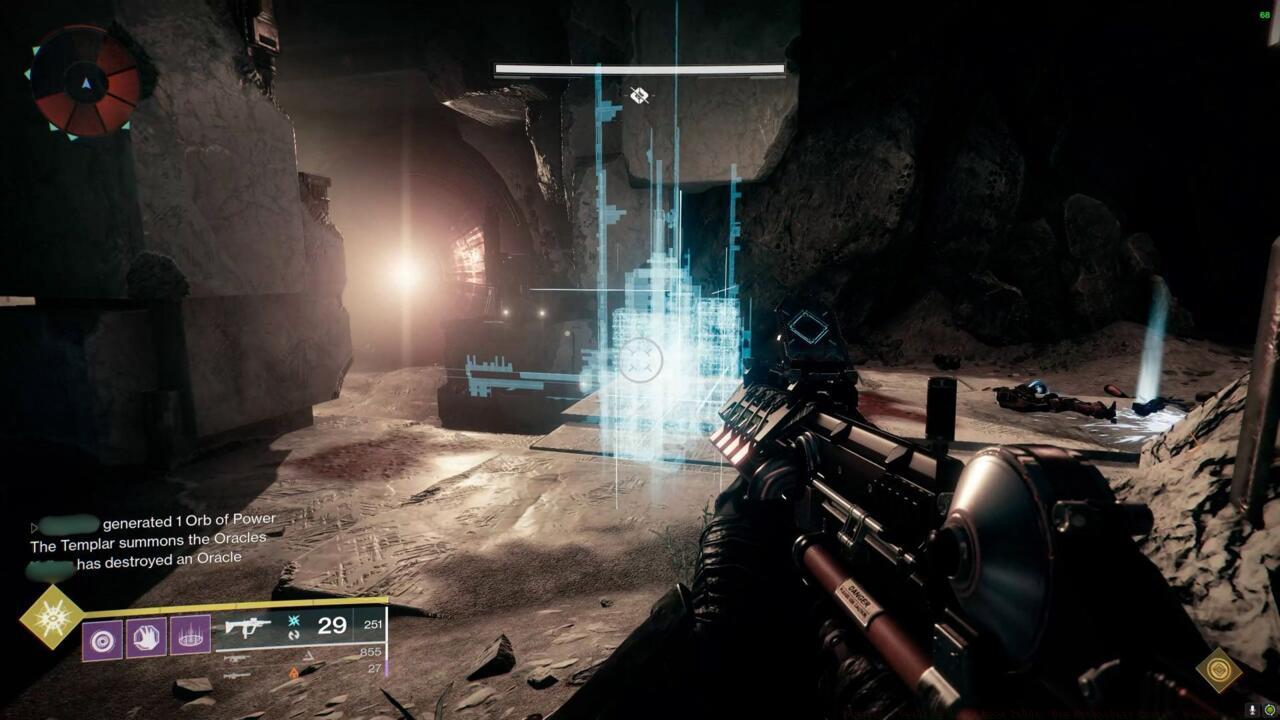Toggle the microphone overlay icon

point(1251,709)
